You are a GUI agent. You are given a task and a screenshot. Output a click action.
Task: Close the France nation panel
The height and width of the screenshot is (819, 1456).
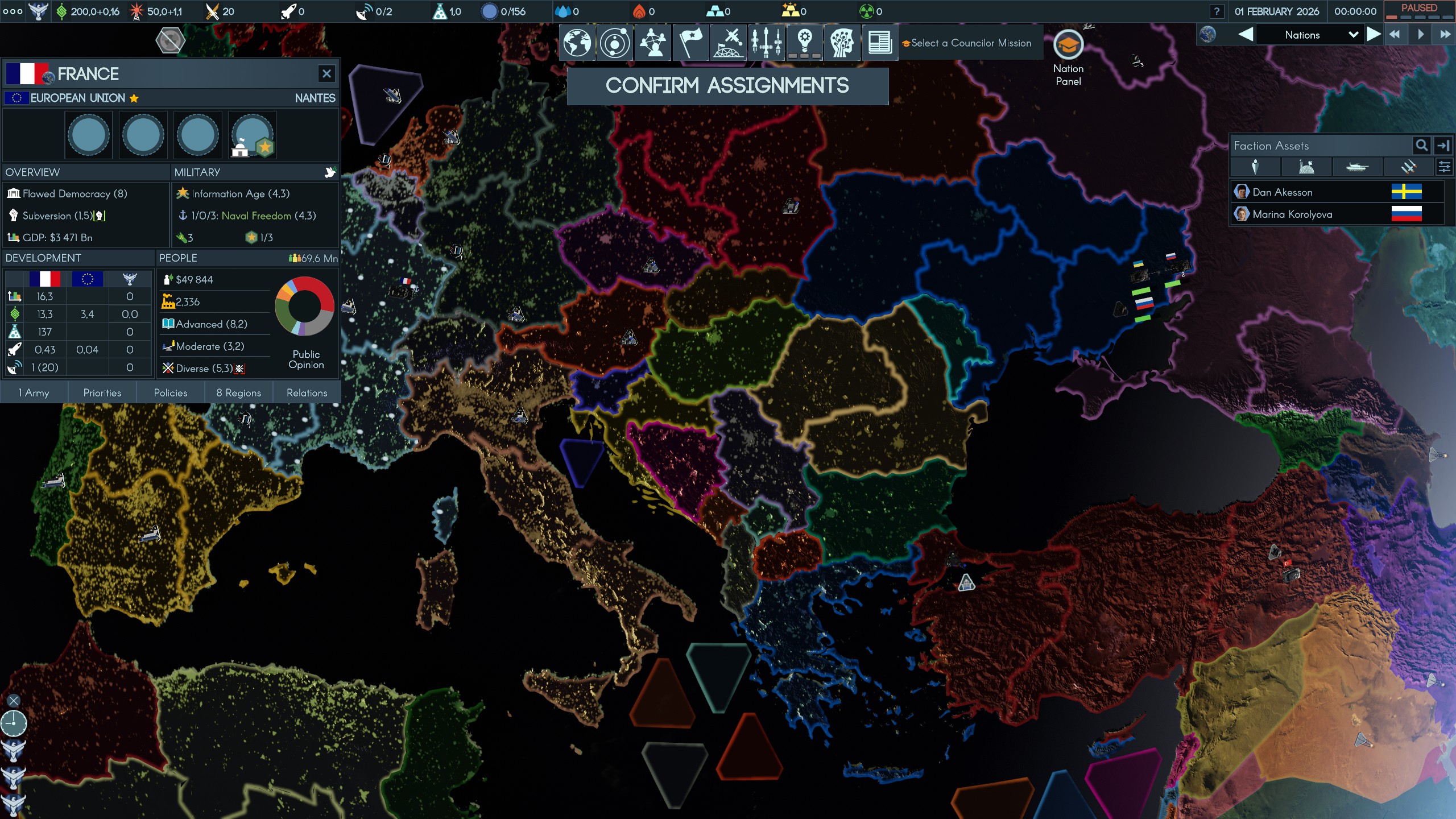click(326, 73)
